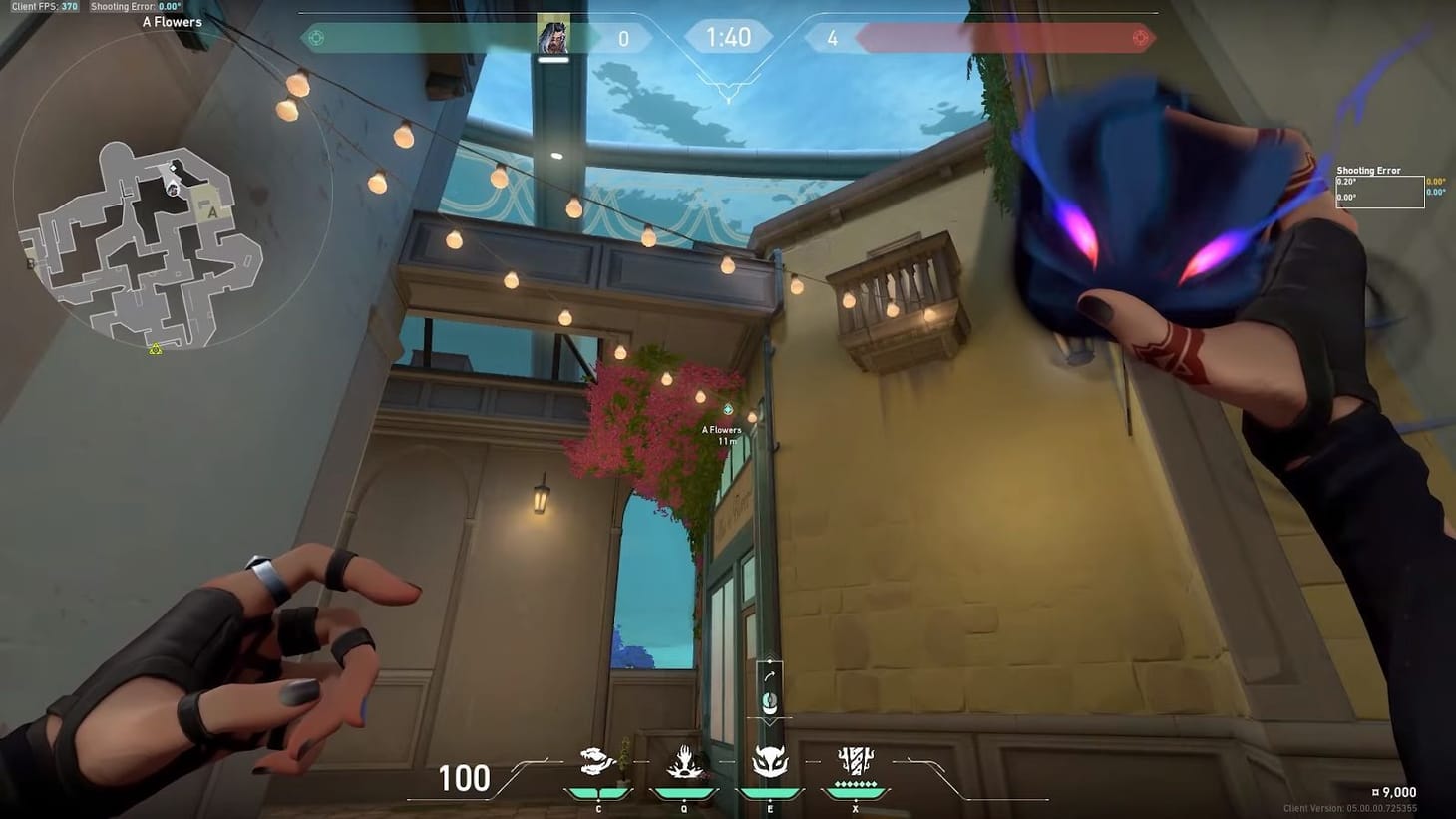This screenshot has height=819, width=1456.
Task: Activate the From the Shadows ultimate icon (X)
Action: [x=854, y=762]
